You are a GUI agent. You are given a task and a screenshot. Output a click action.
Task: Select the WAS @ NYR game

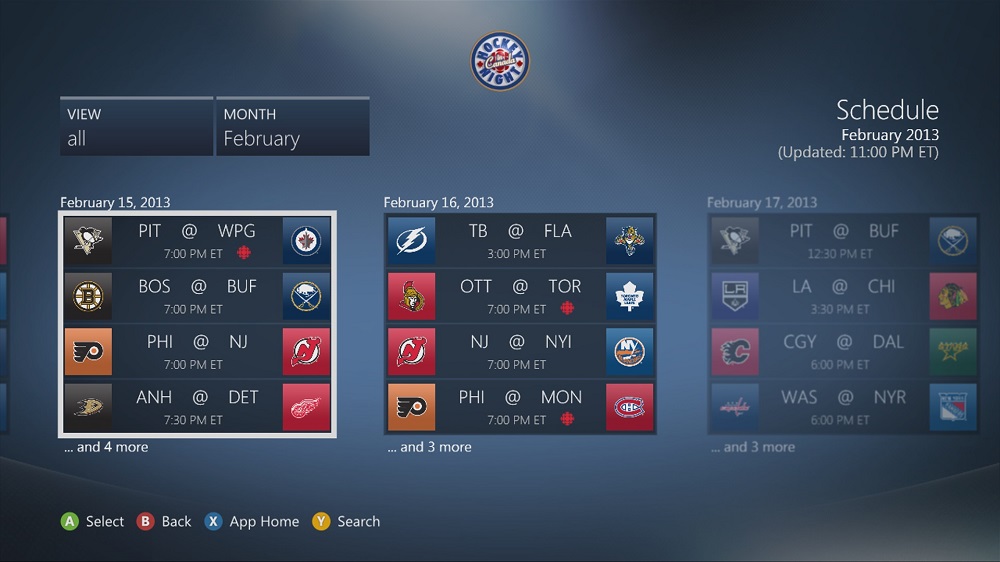pos(843,407)
